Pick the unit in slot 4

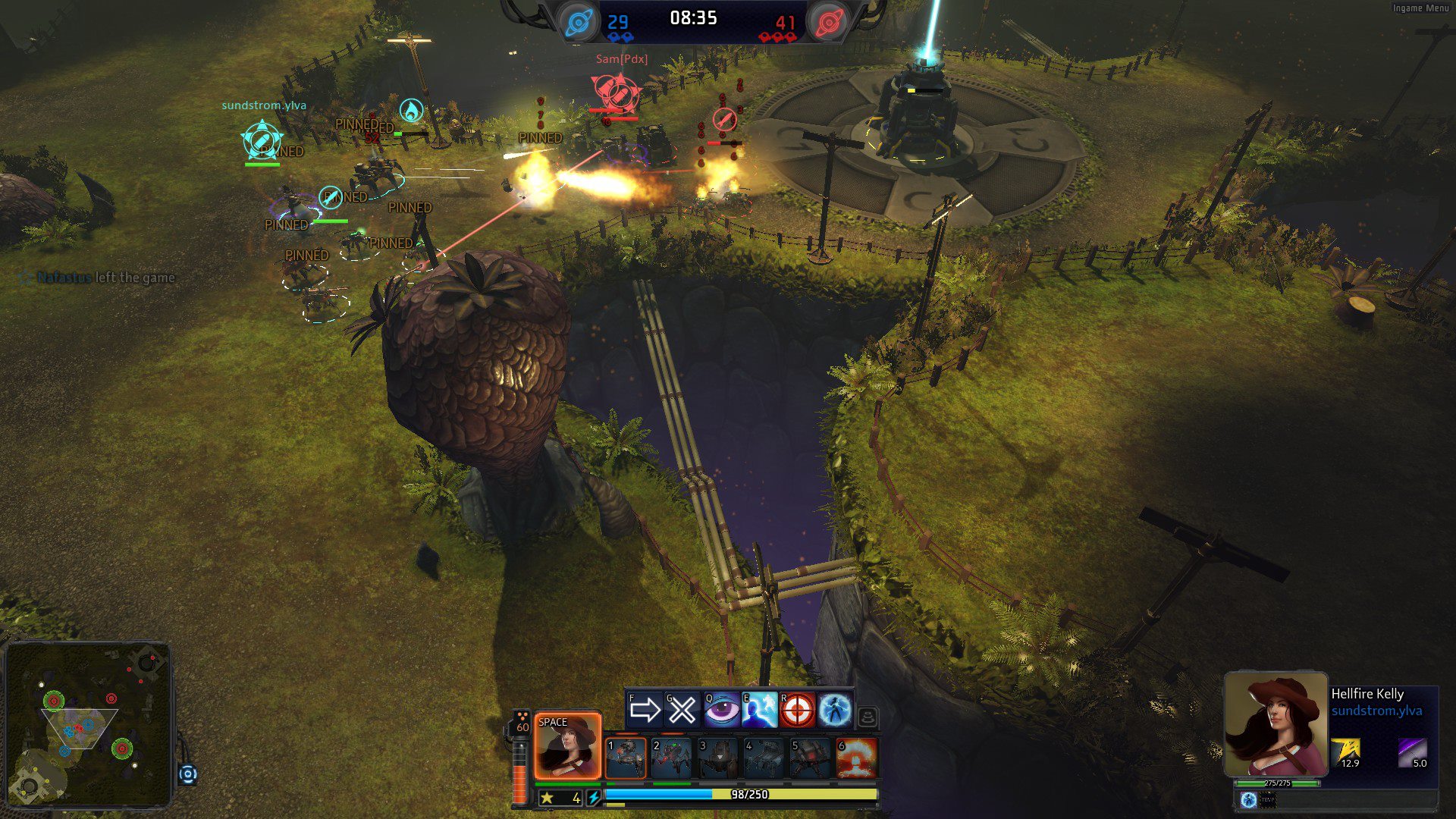coord(764,758)
